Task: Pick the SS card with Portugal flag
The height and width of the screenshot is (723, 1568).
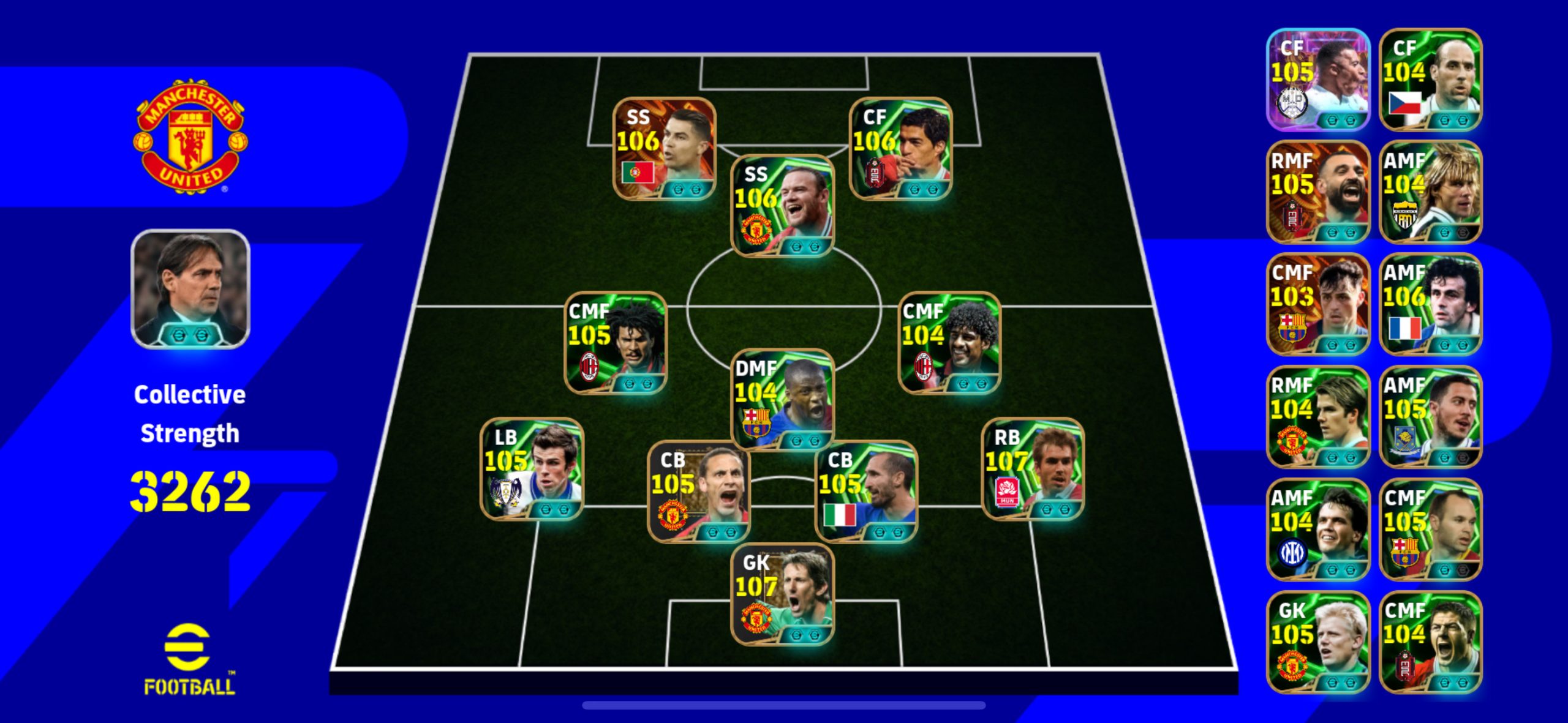Action: point(665,149)
